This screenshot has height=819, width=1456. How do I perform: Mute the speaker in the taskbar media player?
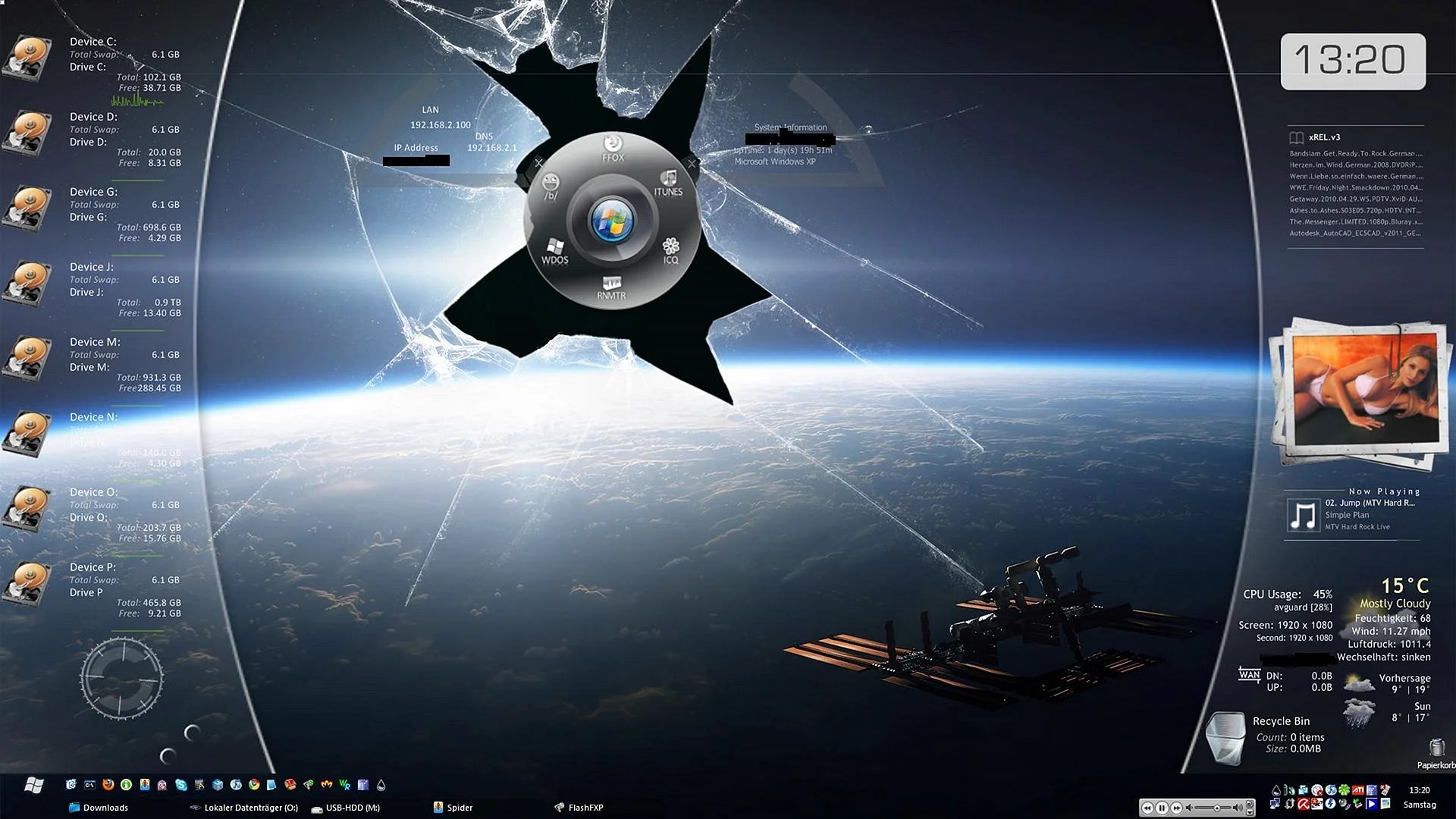[1189, 807]
